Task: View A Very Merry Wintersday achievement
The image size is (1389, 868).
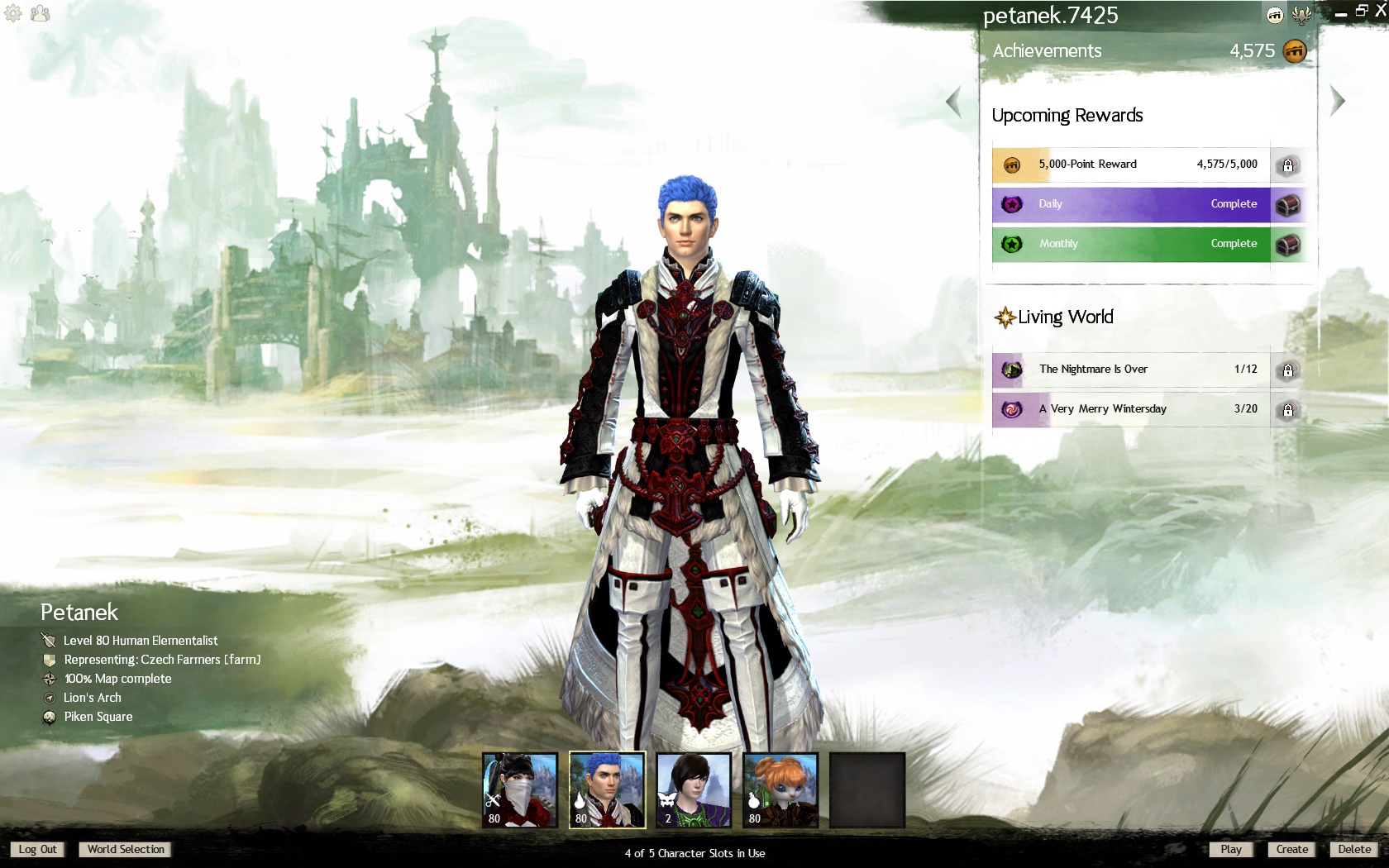Action: [x=1130, y=409]
